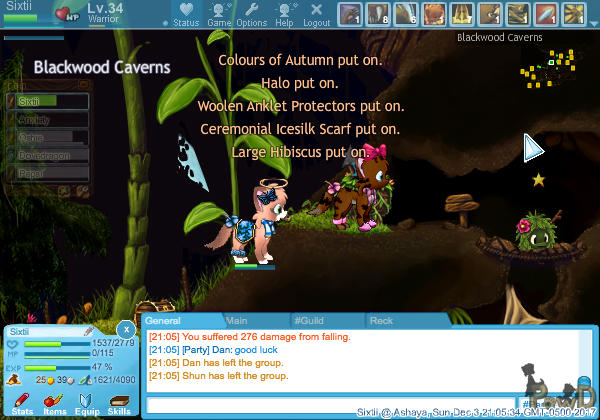Switch to the #Guild chat tab
Image resolution: width=600 pixels, height=420 pixels.
point(309,321)
